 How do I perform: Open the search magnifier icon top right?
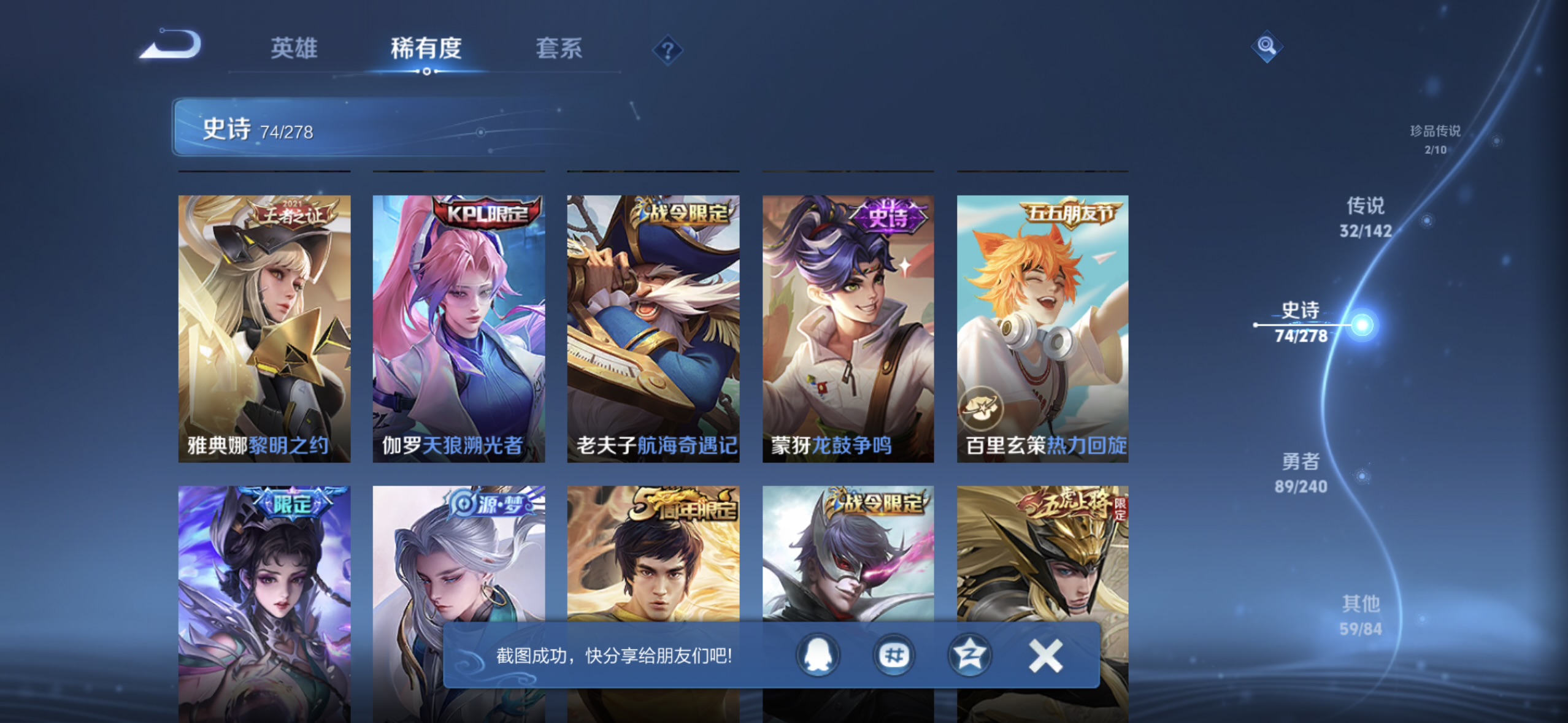tap(1266, 46)
